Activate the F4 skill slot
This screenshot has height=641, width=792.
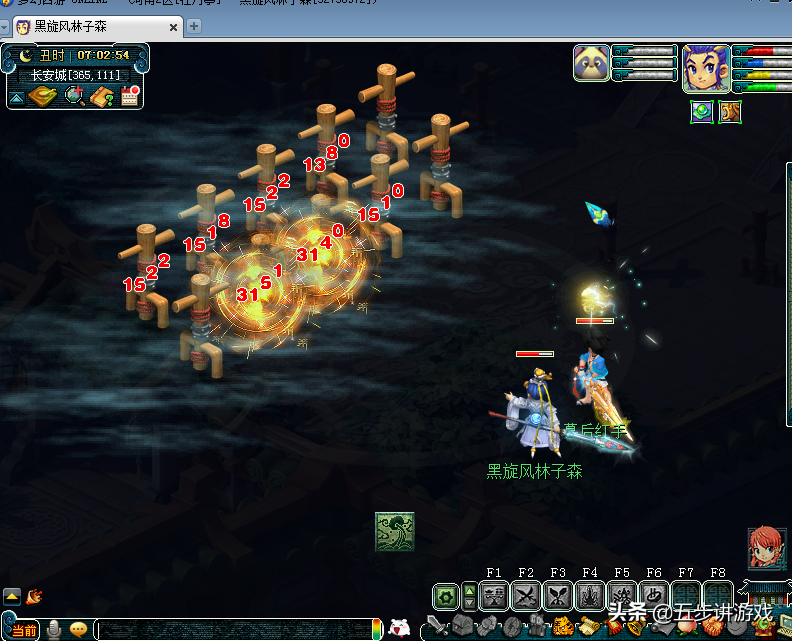pos(590,597)
